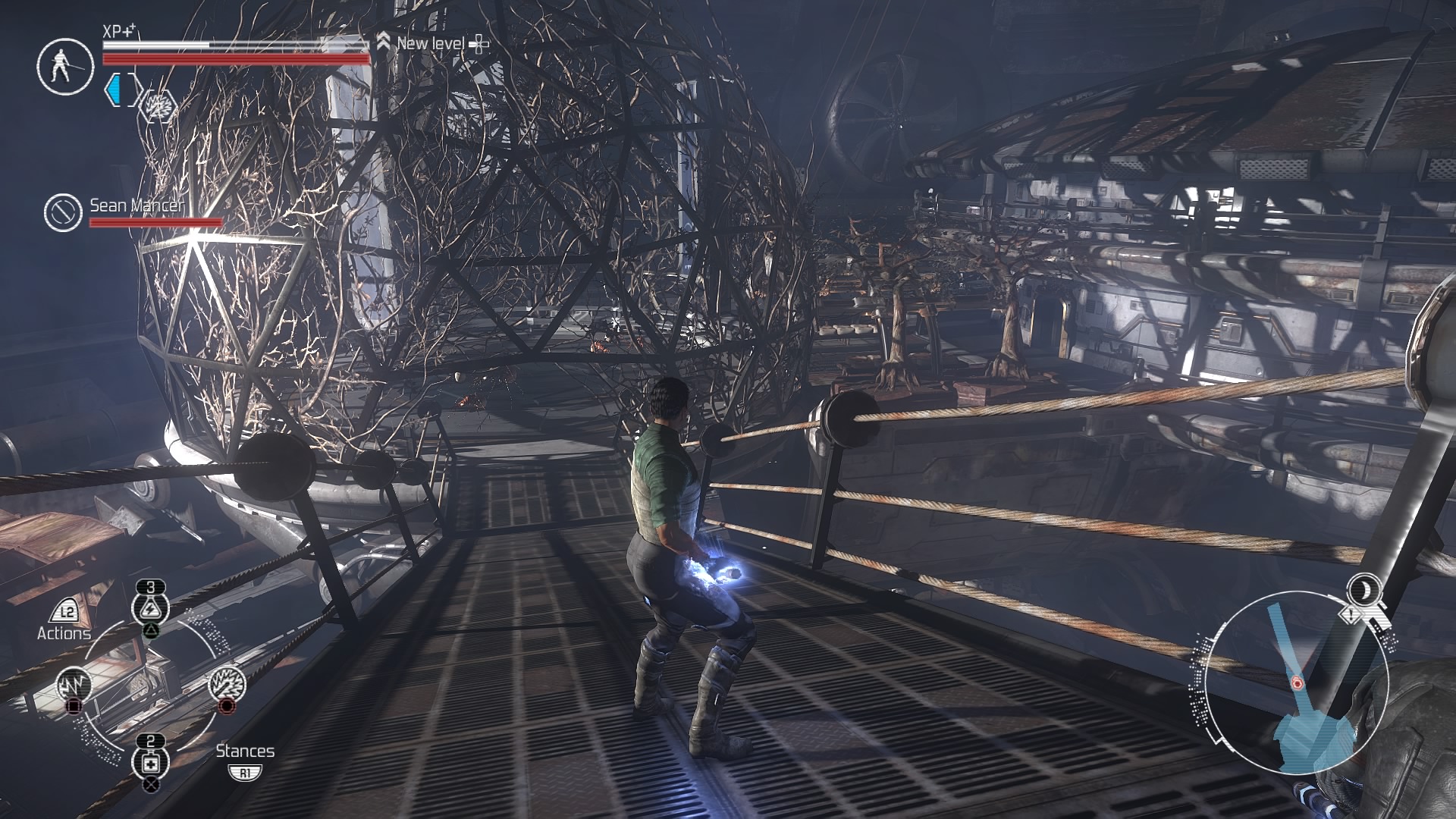Activate the jagged shock pulse ability
The image size is (1456, 819).
coord(74,686)
